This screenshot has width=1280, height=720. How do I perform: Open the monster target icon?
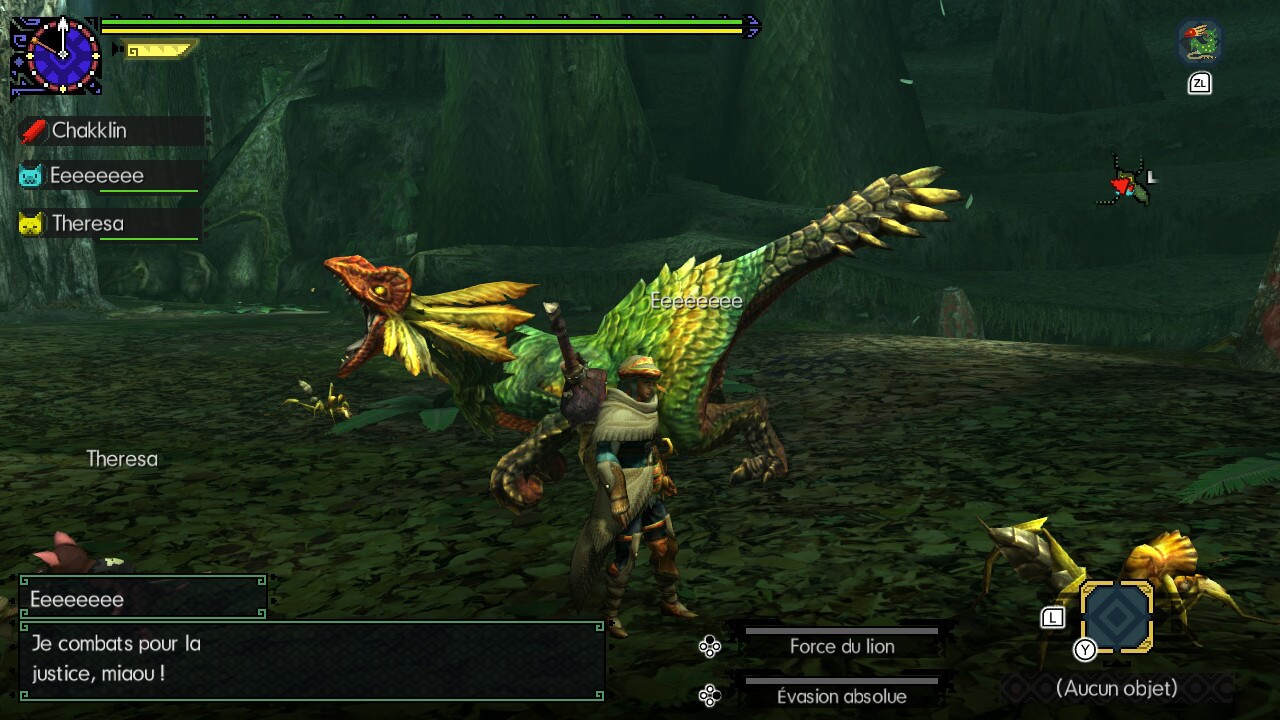pos(1198,43)
